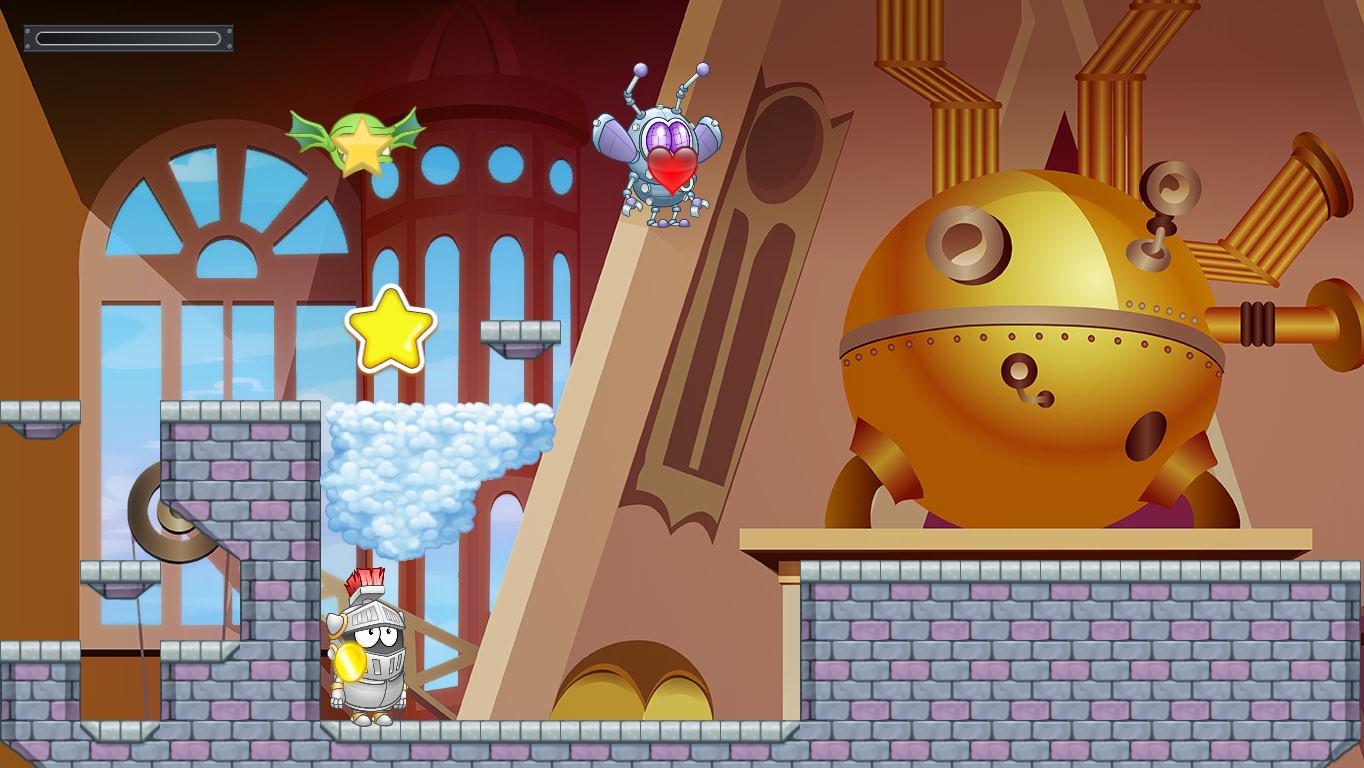Click the progress bar at top left
This screenshot has height=768, width=1364.
point(127,36)
